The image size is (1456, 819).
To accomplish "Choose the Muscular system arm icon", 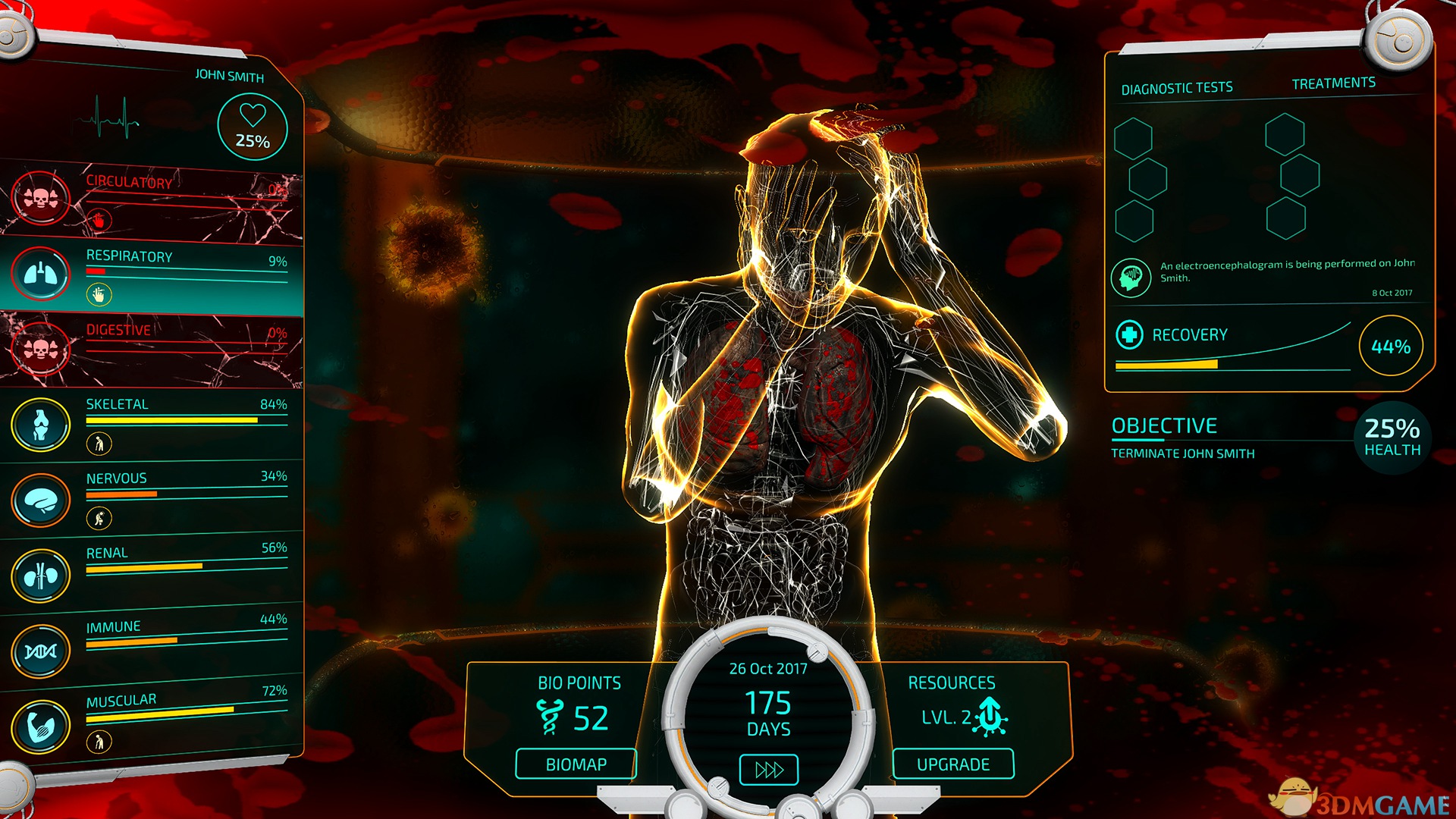I will pos(41,726).
